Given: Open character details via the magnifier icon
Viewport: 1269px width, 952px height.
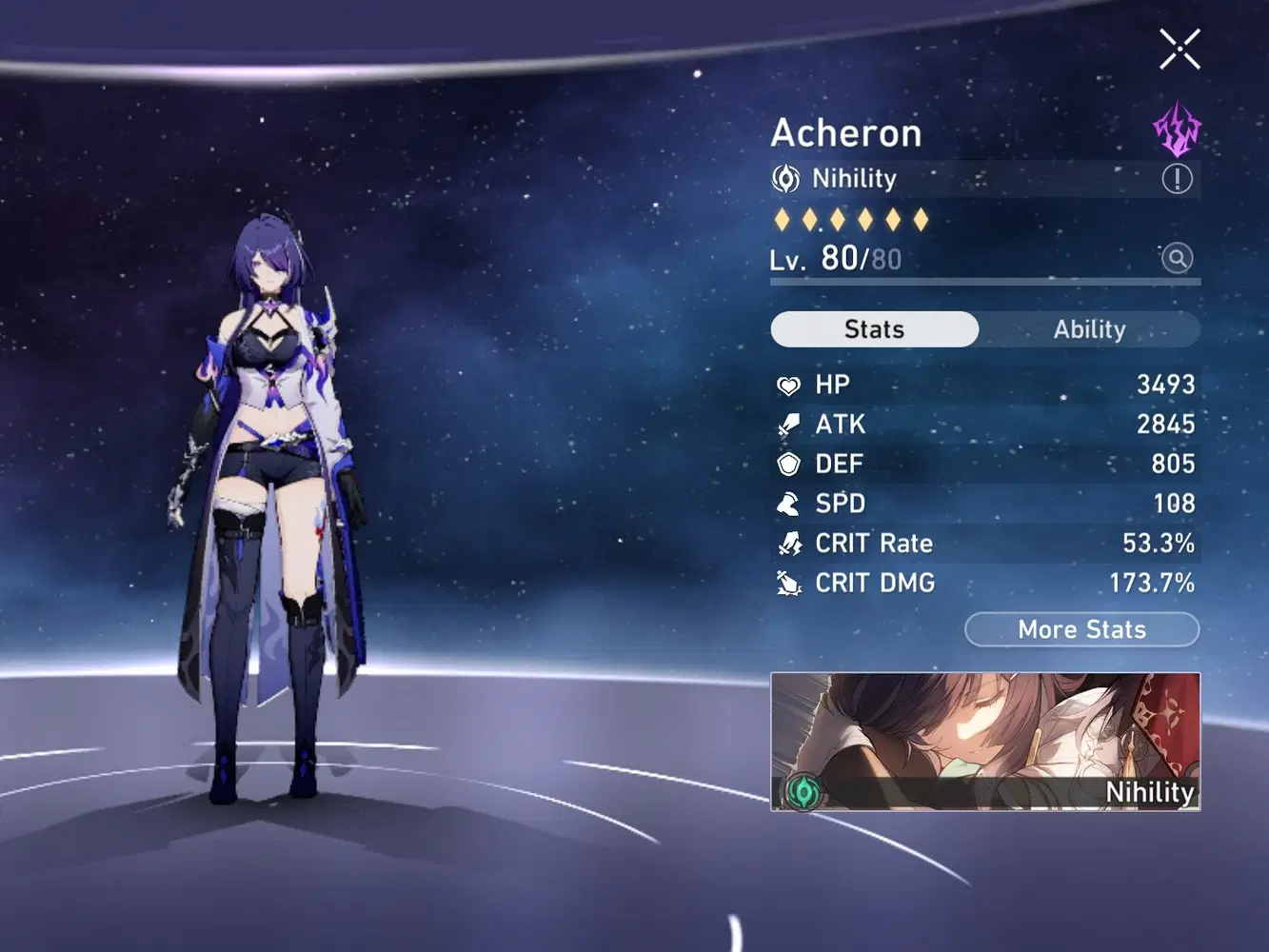Looking at the screenshot, I should click(x=1178, y=258).
